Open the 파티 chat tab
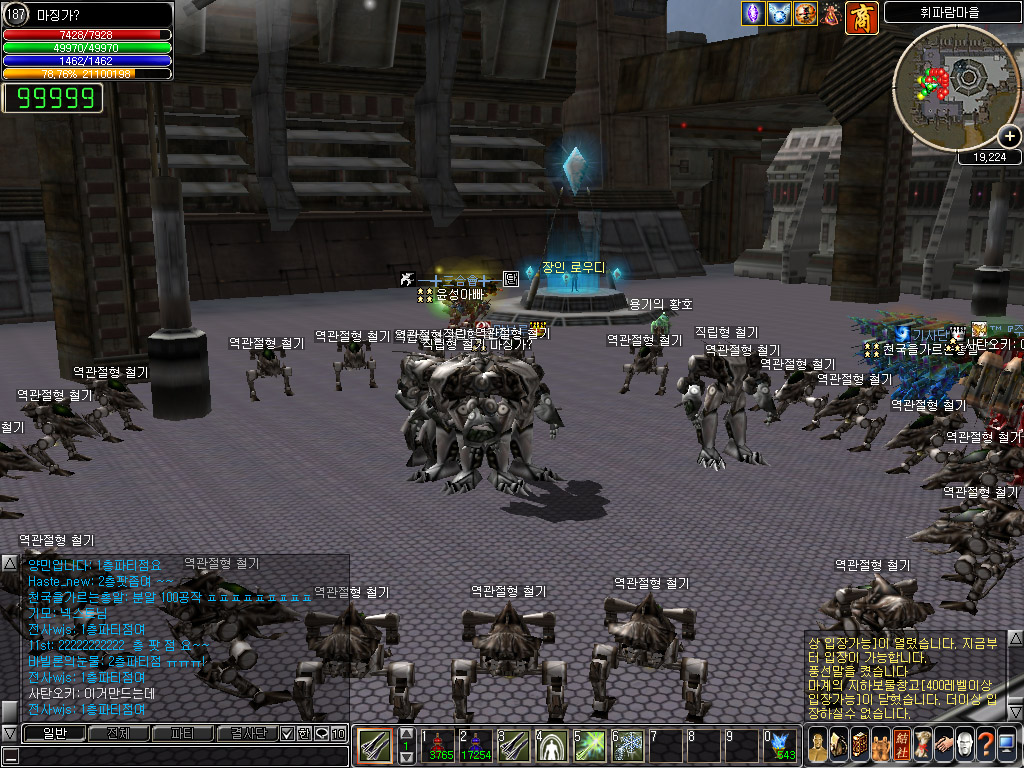 click(182, 734)
